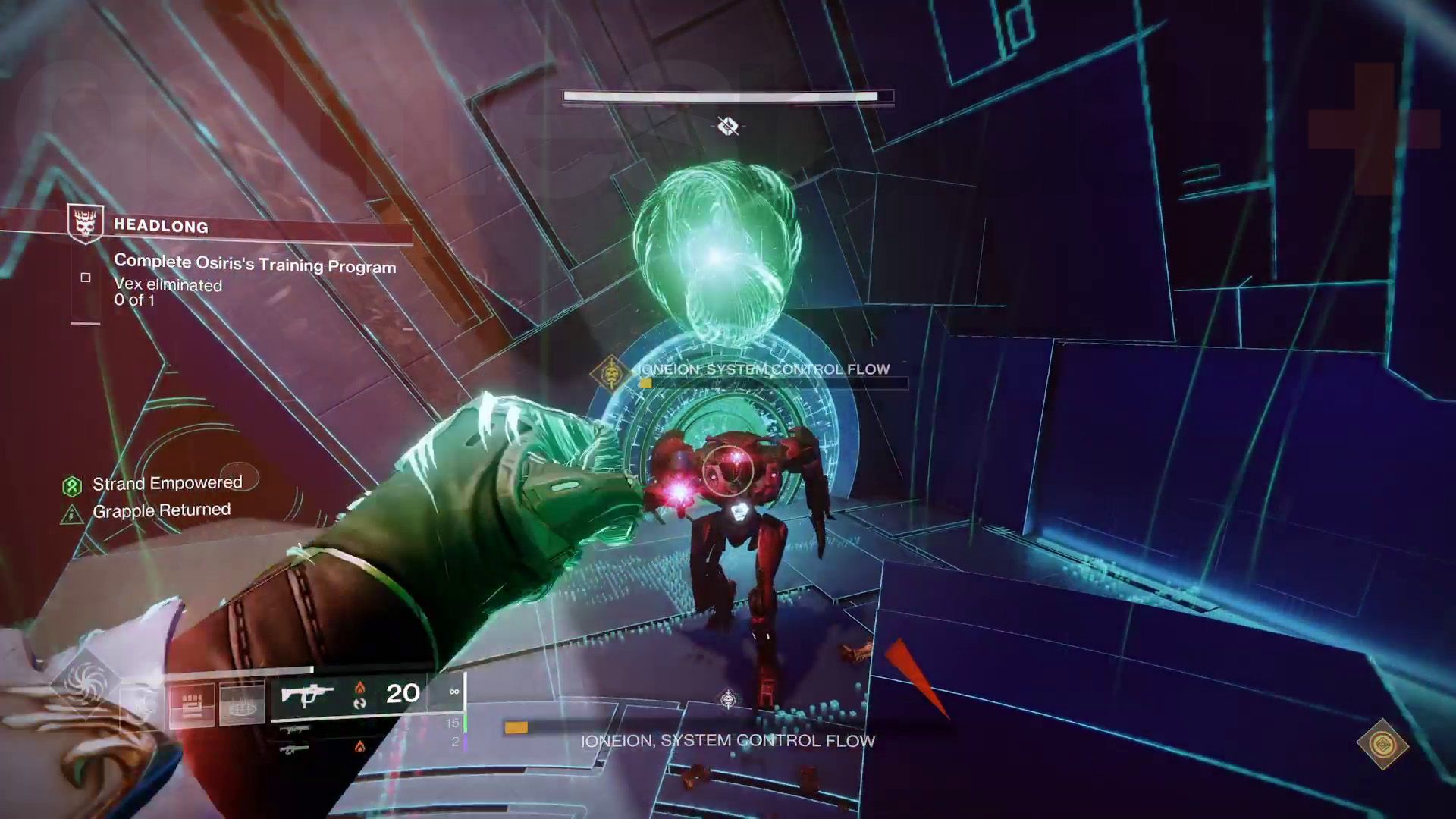Select the secondary weapon silhouette icon
This screenshot has height=819, width=1456.
point(294,728)
